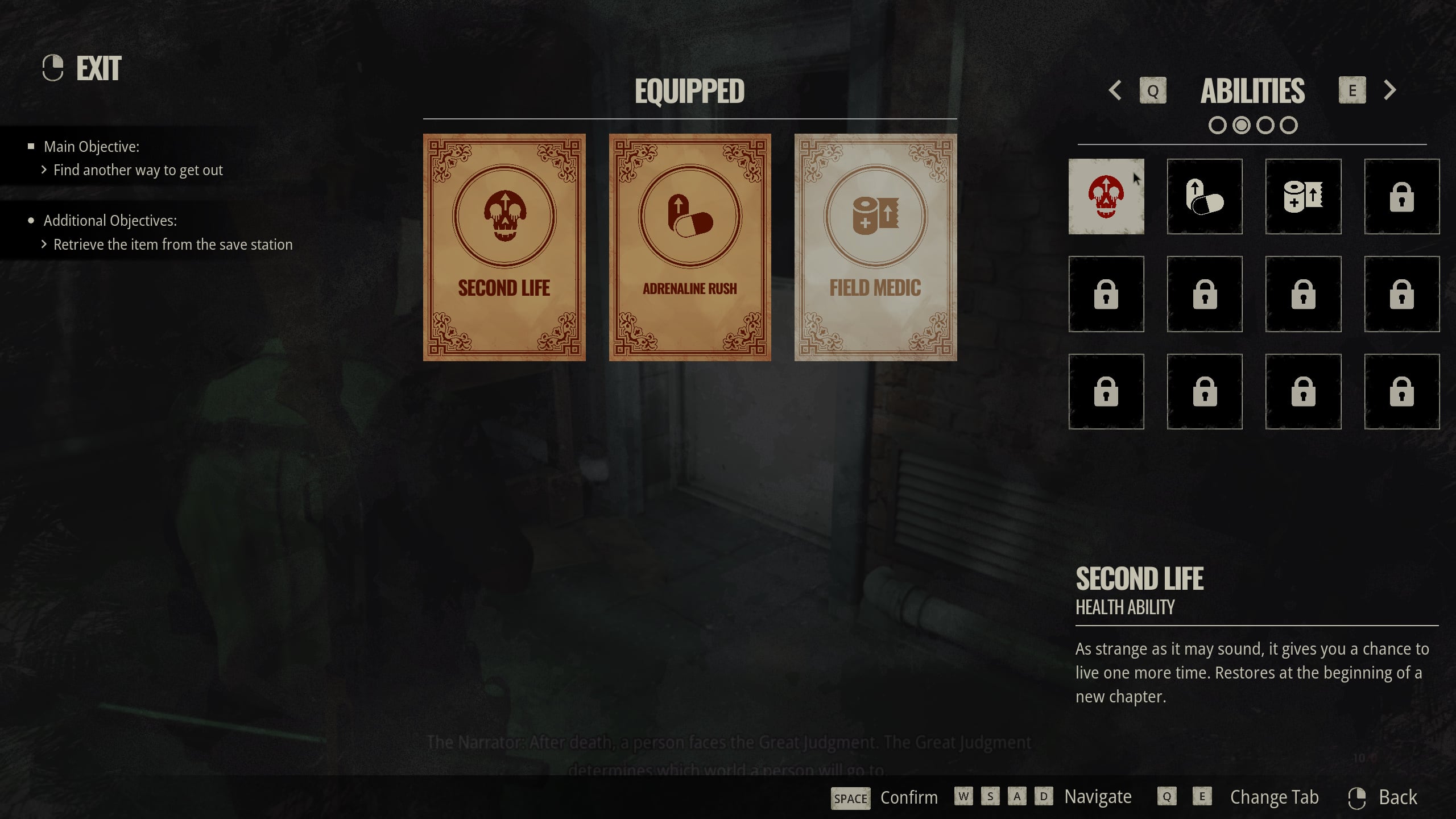Select the bandage Field Medic ability slot
The image size is (1456, 819).
click(x=1303, y=196)
